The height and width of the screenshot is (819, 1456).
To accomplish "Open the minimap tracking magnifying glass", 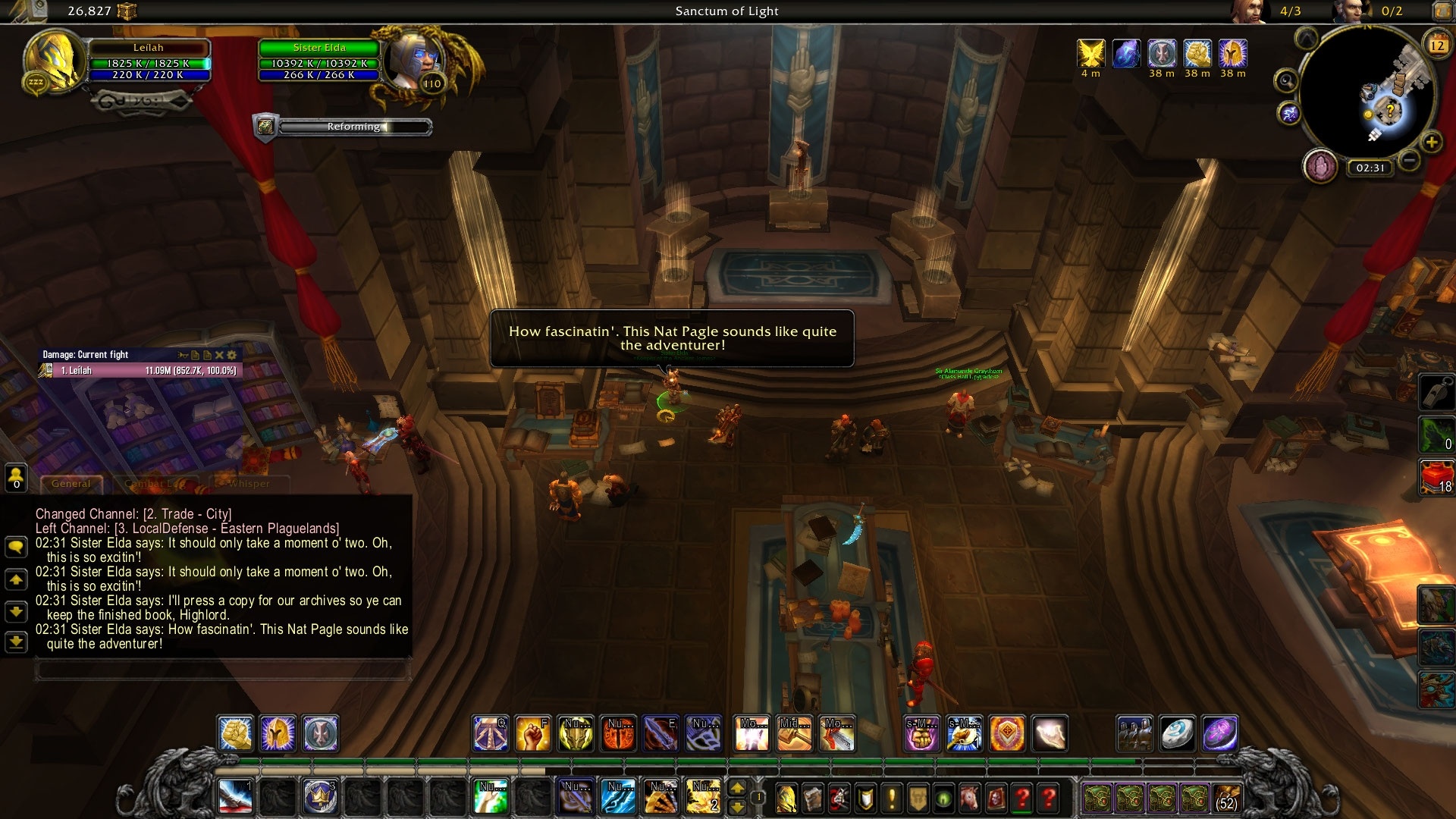I will point(1286,81).
